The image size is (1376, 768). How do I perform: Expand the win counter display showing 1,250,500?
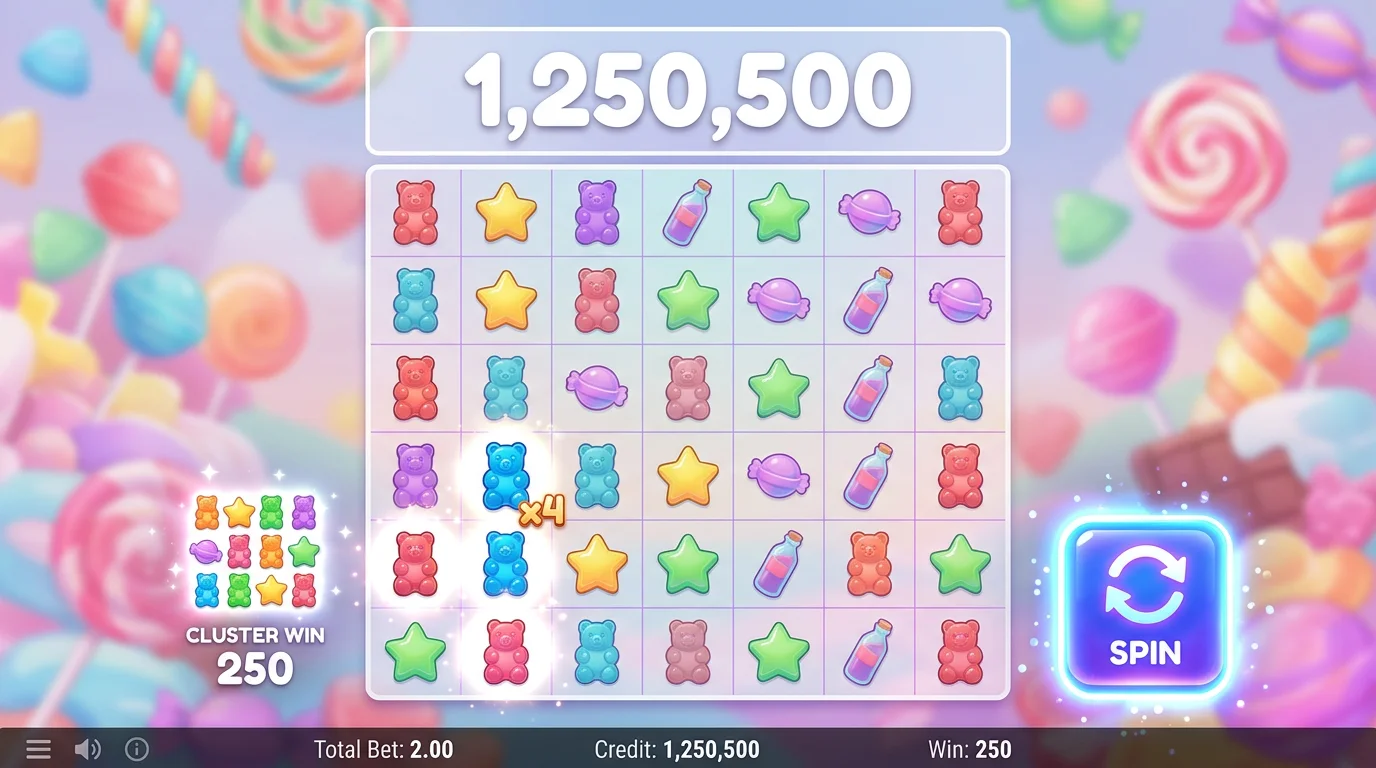point(687,92)
